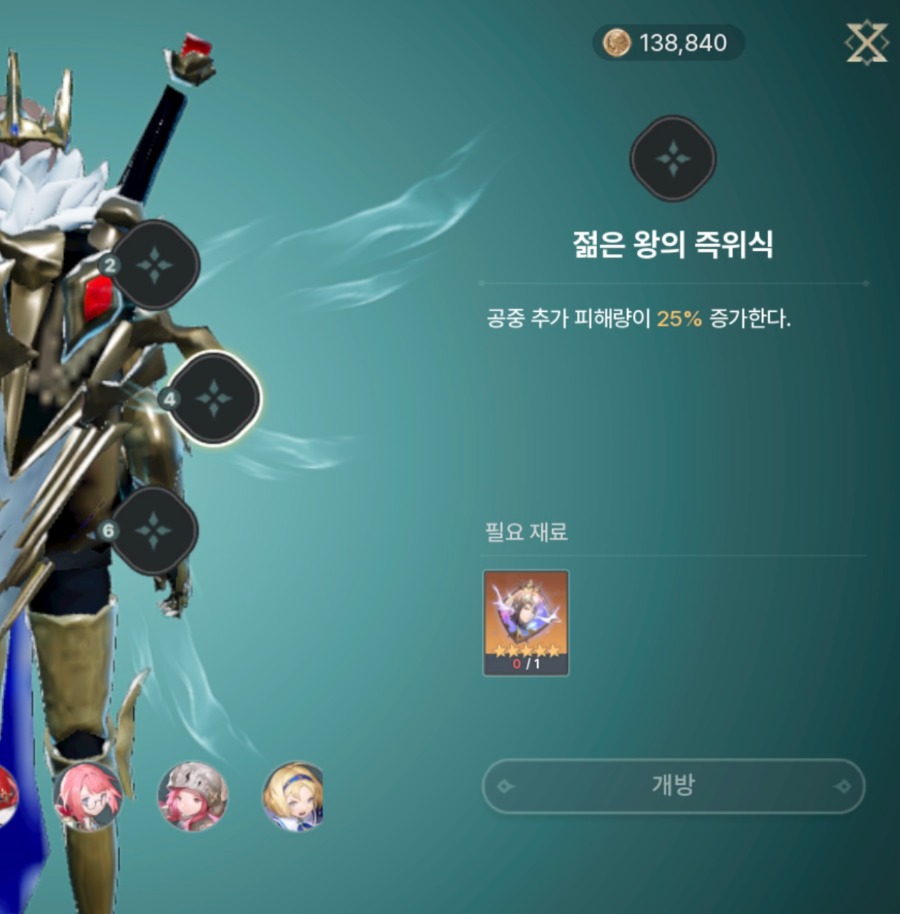Choose the helmeted red-haired character portrait
The width and height of the screenshot is (900, 914).
tap(193, 797)
